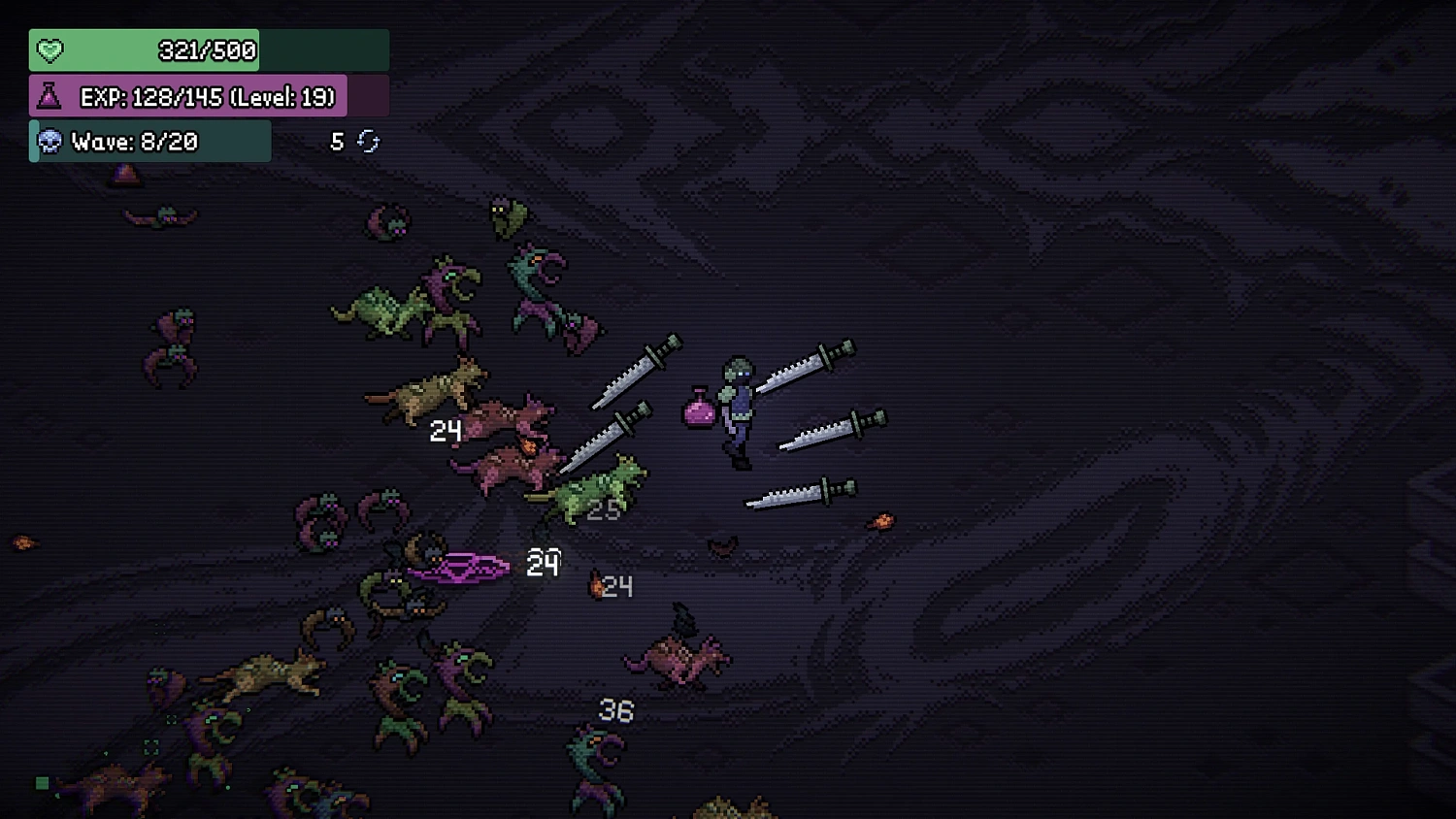
Task: Click the damage number 36 below center
Action: 615,709
